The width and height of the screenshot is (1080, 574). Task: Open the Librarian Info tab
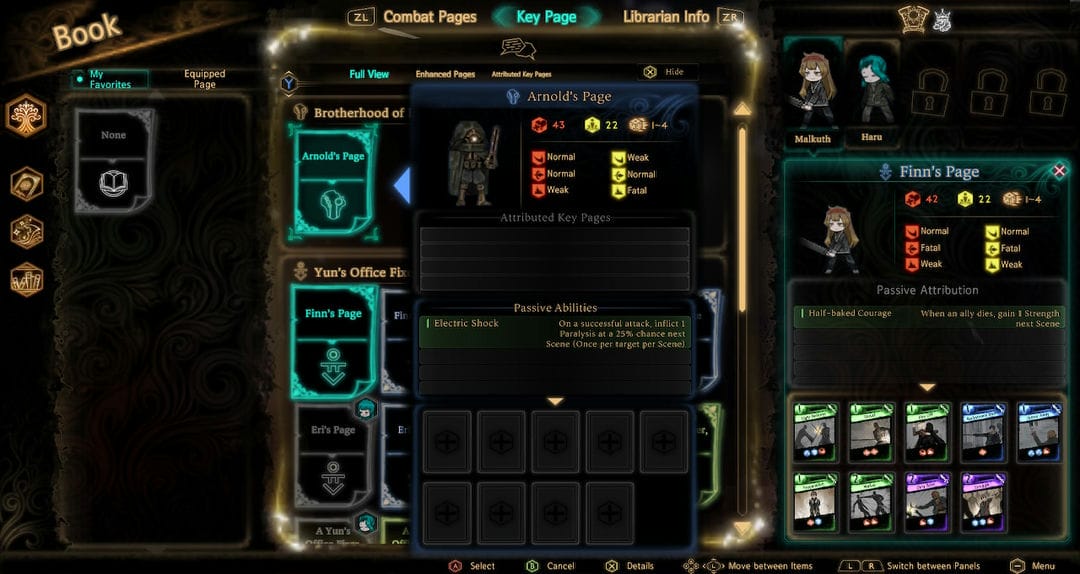point(666,16)
